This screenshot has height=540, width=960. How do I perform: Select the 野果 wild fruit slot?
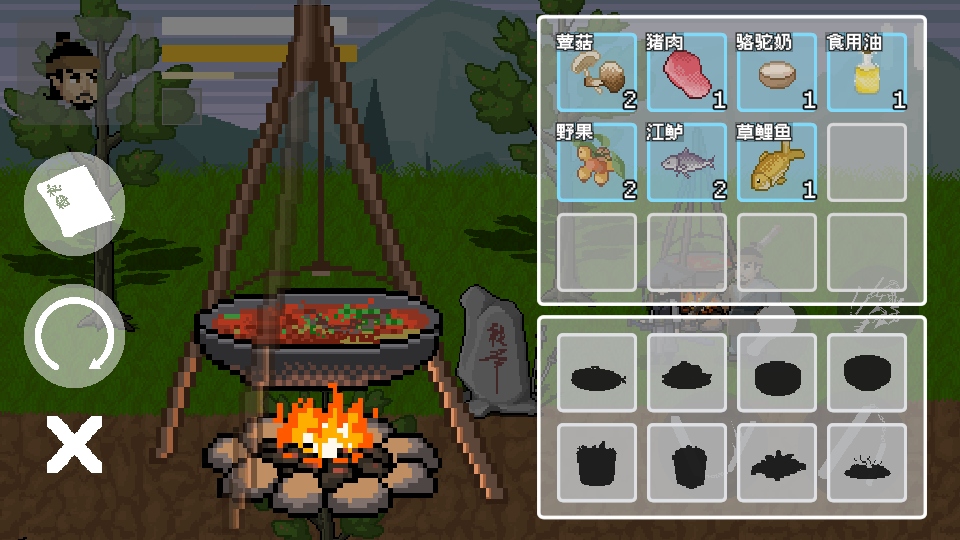(x=597, y=162)
